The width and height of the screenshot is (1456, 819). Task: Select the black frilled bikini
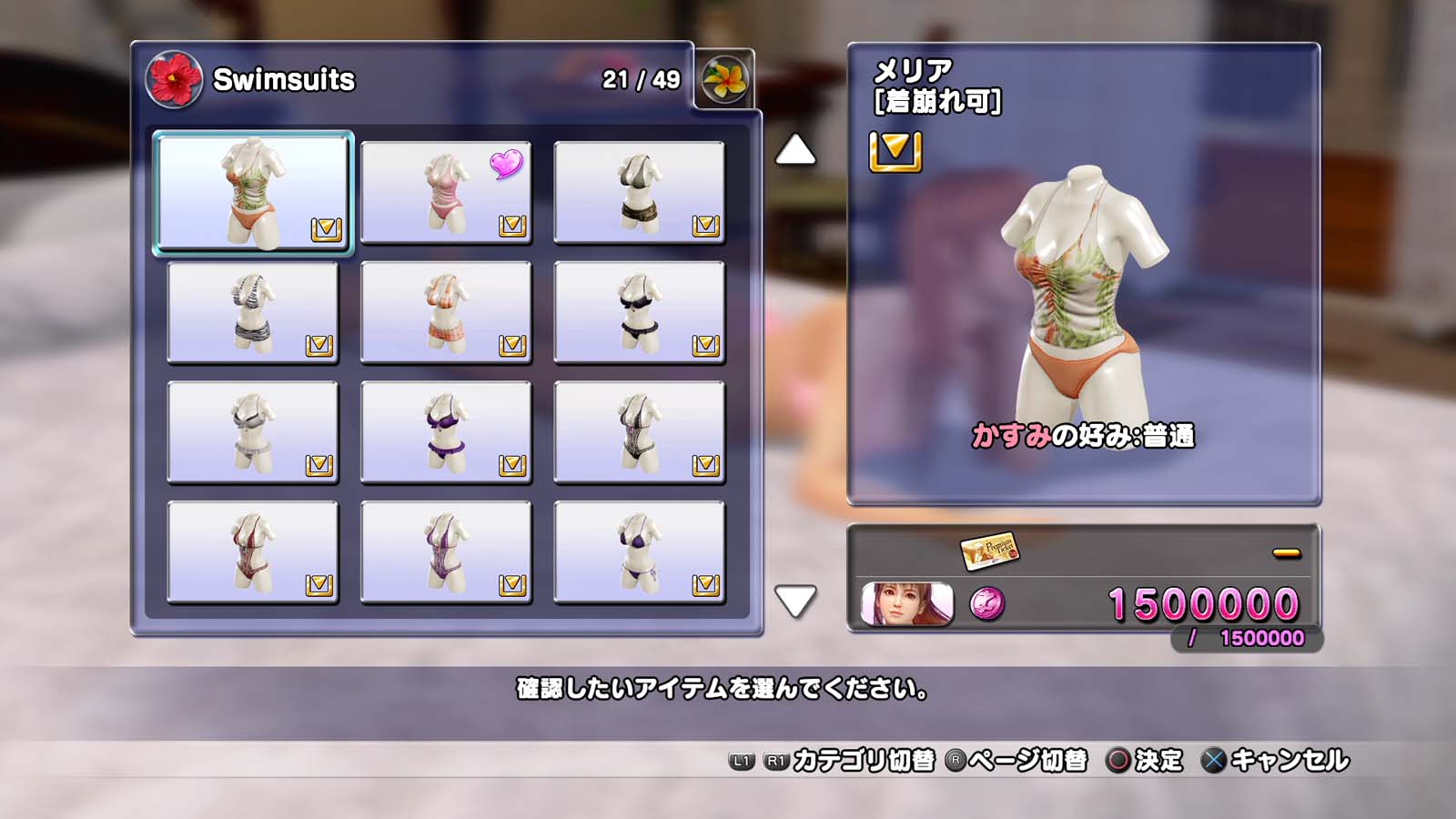click(639, 312)
